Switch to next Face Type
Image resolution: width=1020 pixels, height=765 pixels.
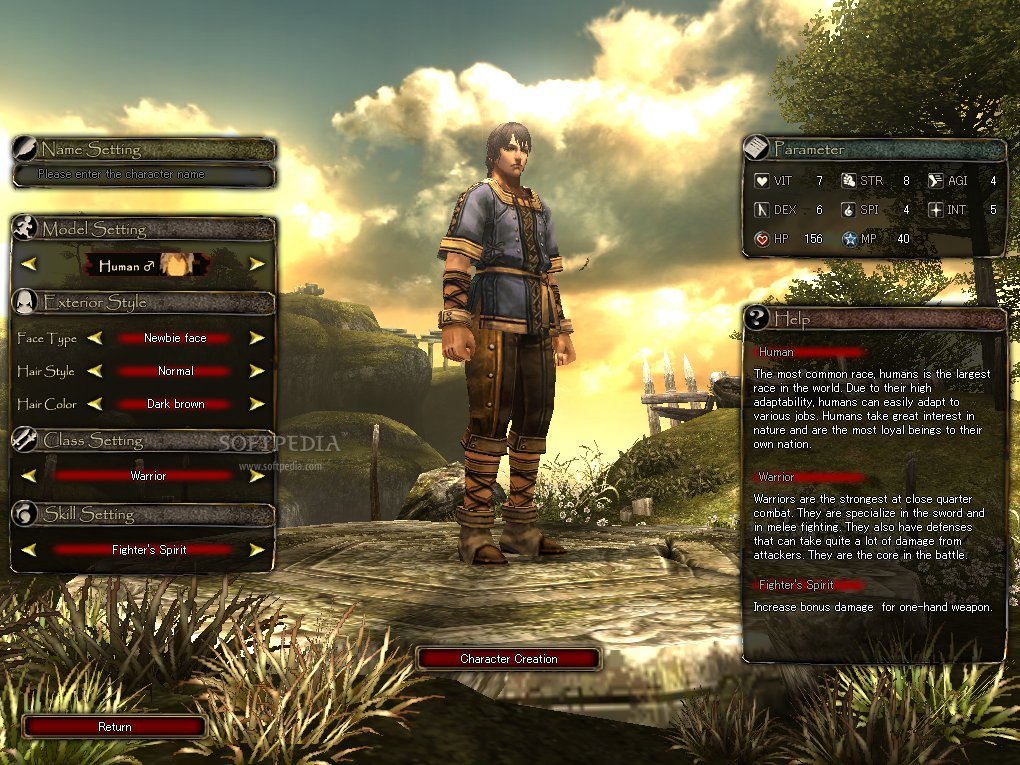coord(257,338)
